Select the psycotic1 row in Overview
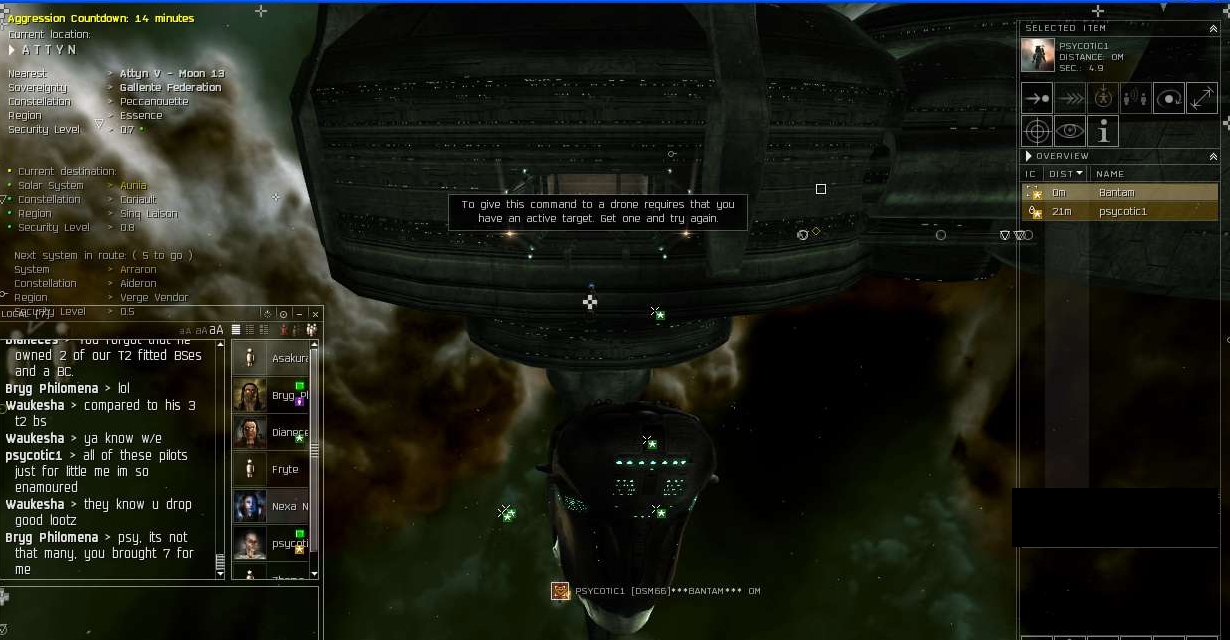 coord(1122,212)
